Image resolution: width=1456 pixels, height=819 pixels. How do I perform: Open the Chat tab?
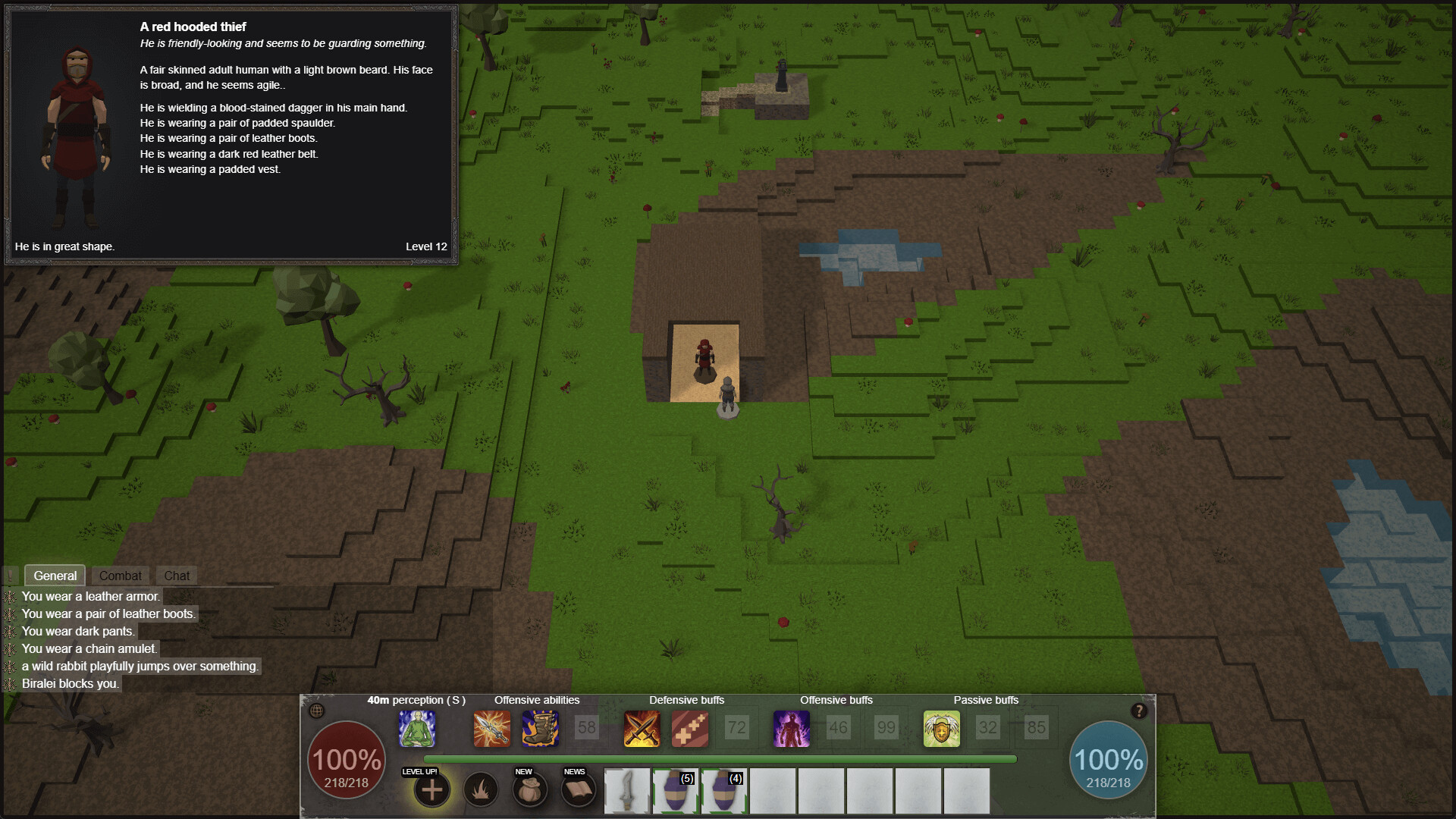[x=177, y=576]
